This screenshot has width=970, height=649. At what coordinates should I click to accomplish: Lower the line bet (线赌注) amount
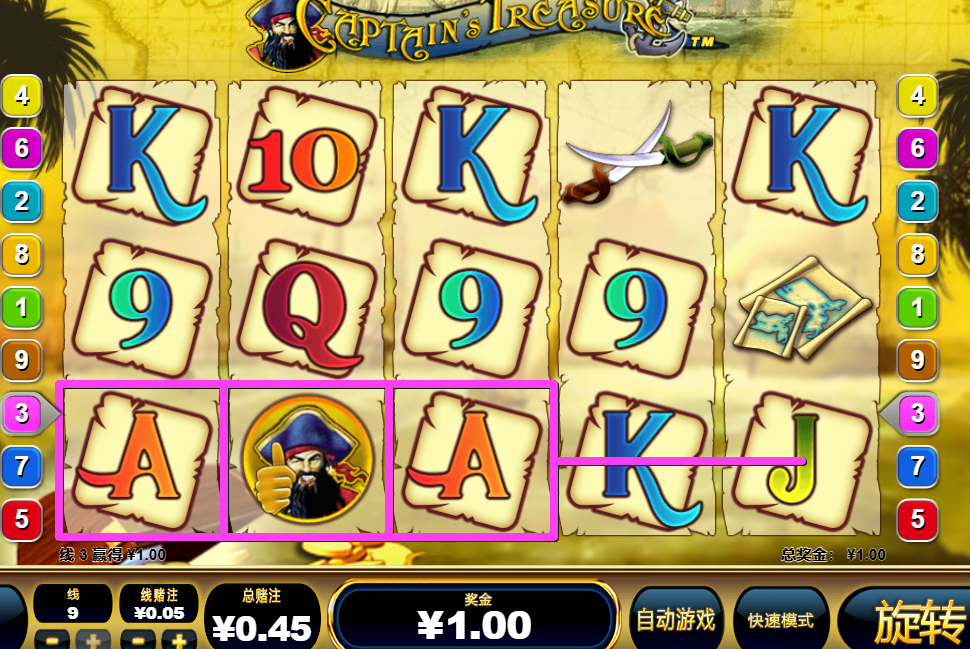click(137, 640)
